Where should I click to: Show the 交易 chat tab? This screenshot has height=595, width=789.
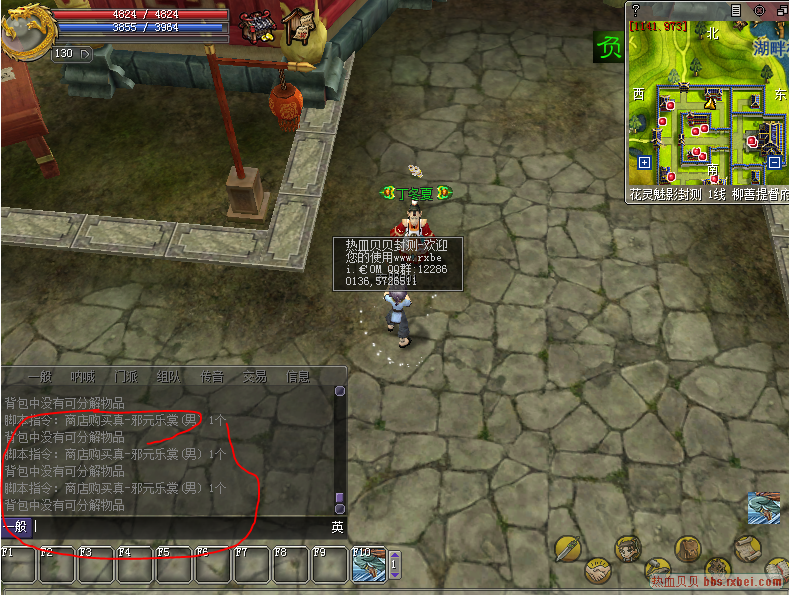pyautogui.click(x=255, y=377)
